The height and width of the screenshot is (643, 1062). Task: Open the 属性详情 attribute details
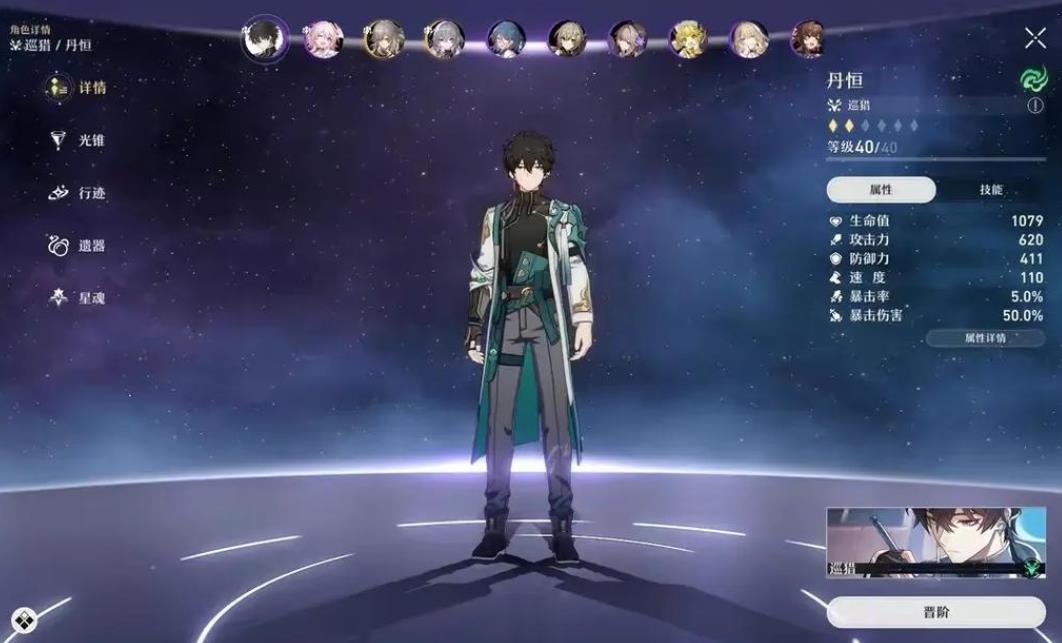[x=985, y=338]
